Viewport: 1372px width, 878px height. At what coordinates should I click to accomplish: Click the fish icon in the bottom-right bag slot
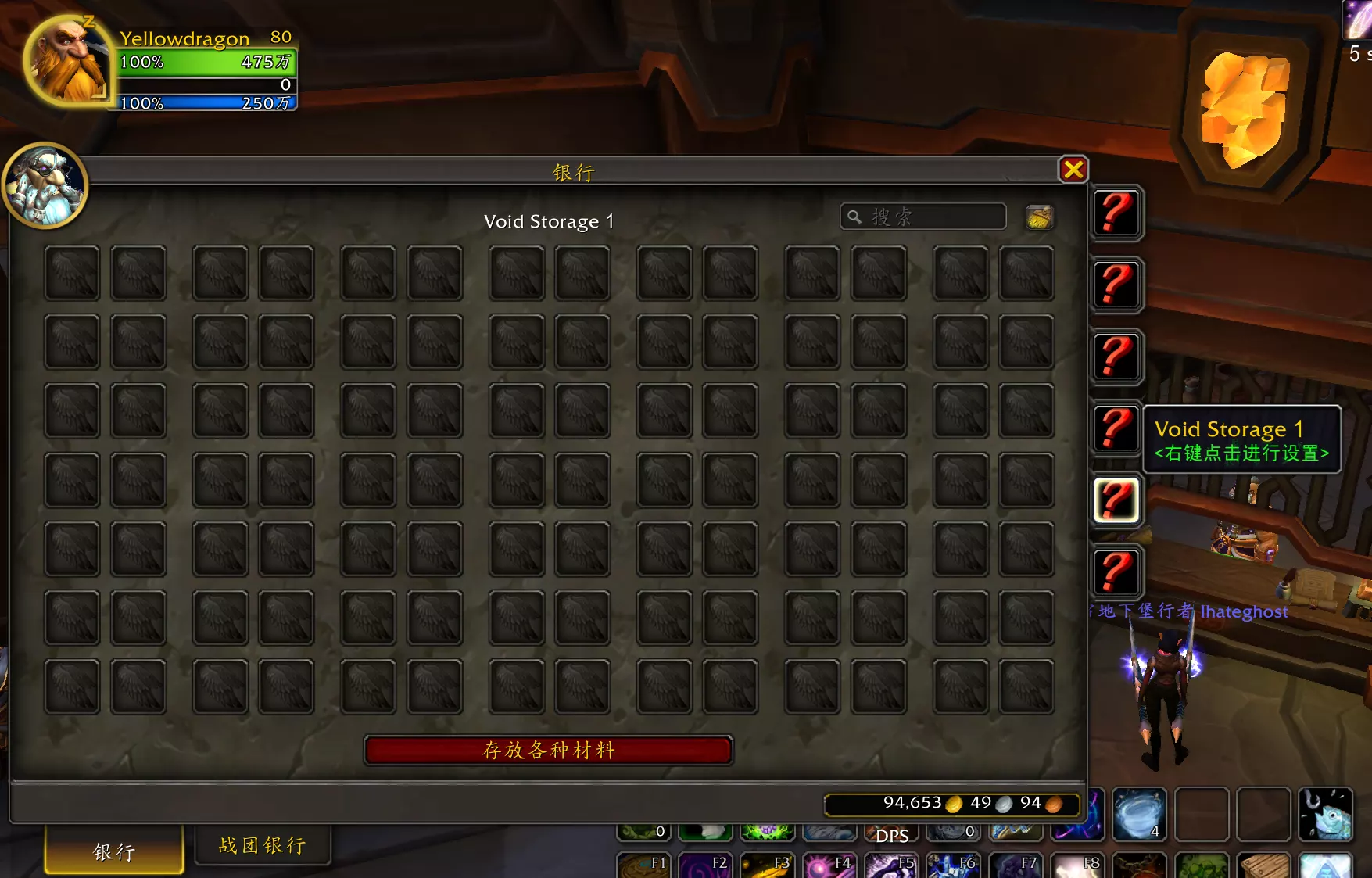1325,815
